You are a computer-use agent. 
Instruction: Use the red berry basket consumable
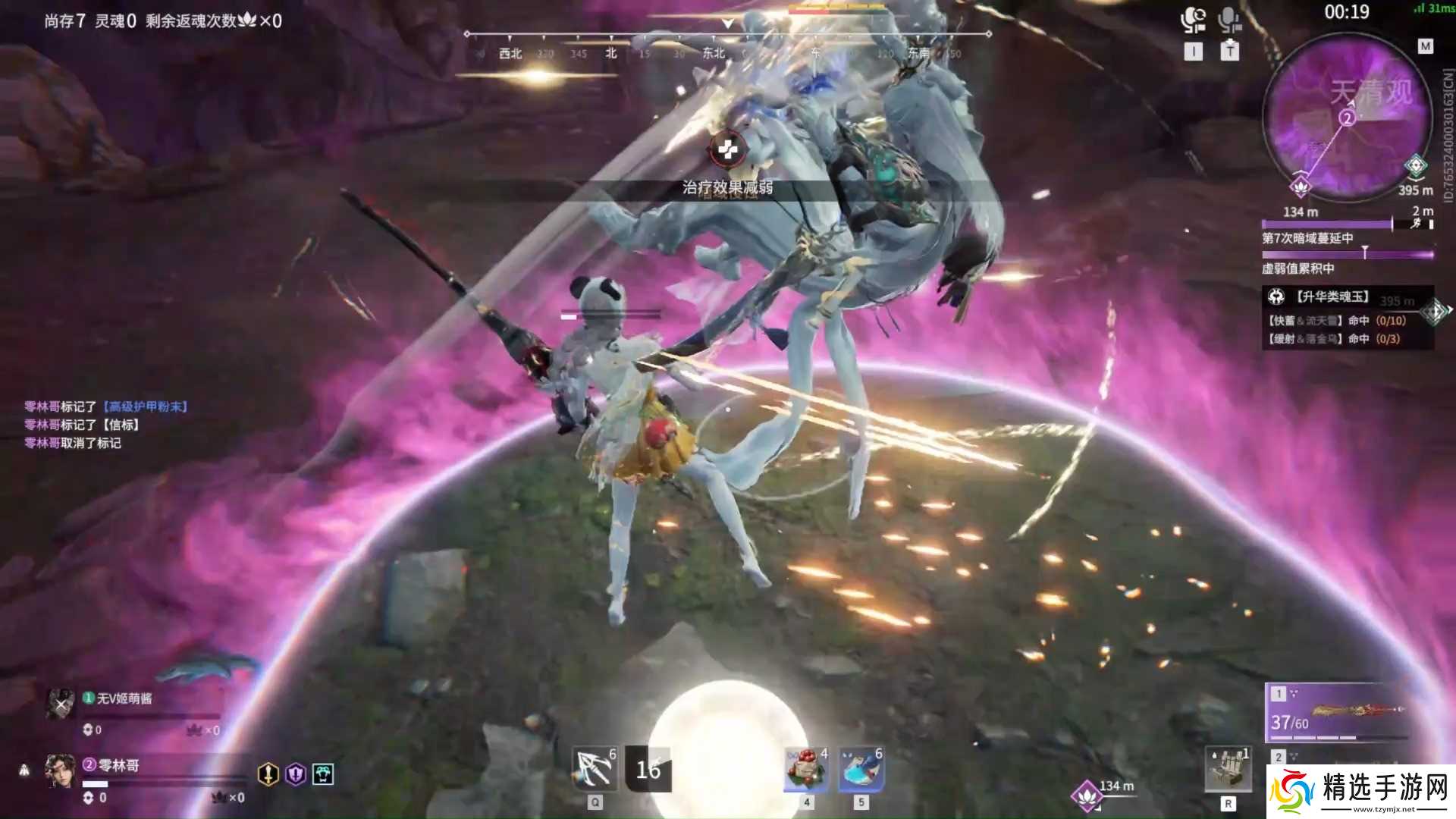[x=805, y=769]
